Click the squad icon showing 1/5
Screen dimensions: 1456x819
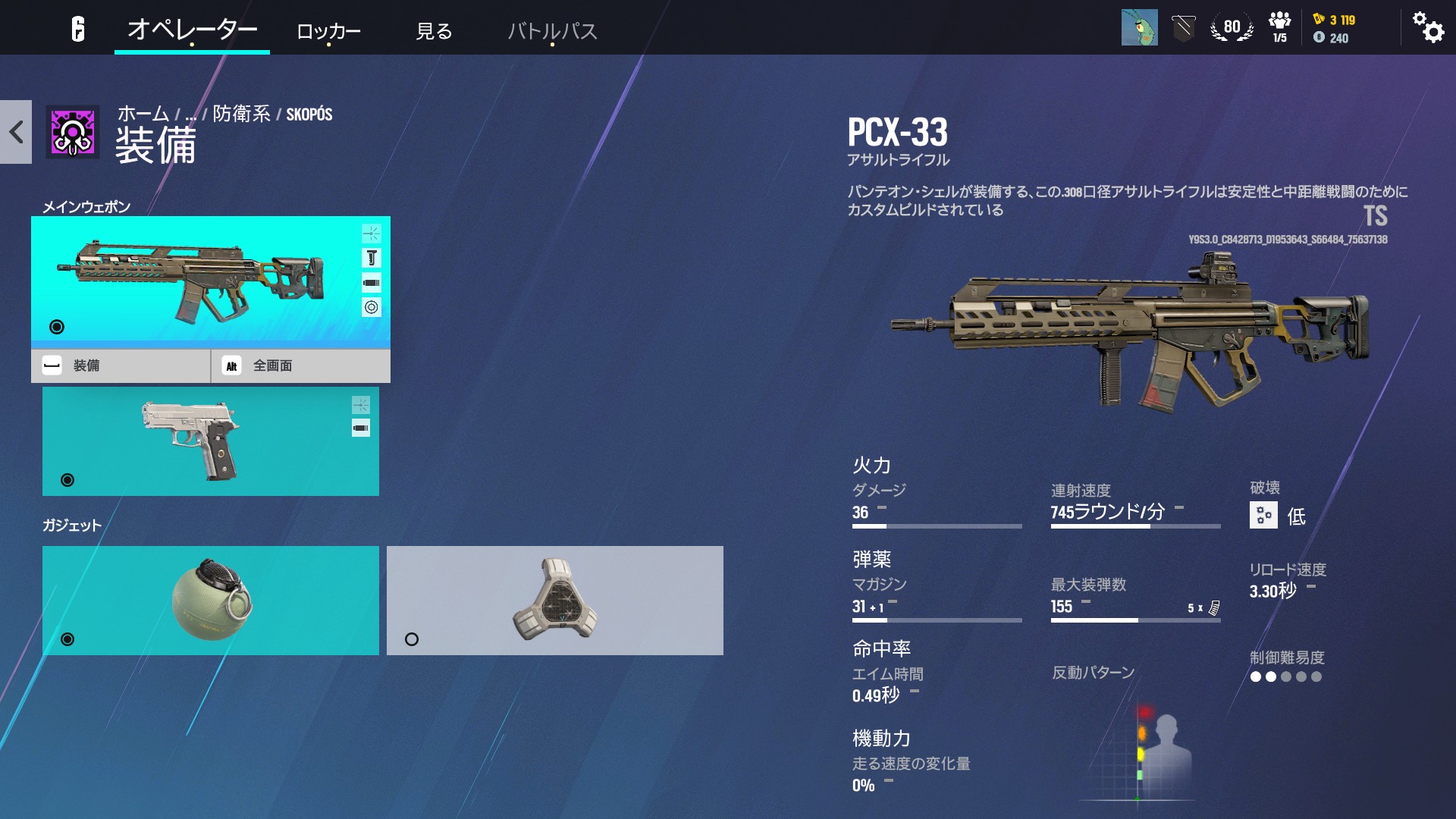1278,27
